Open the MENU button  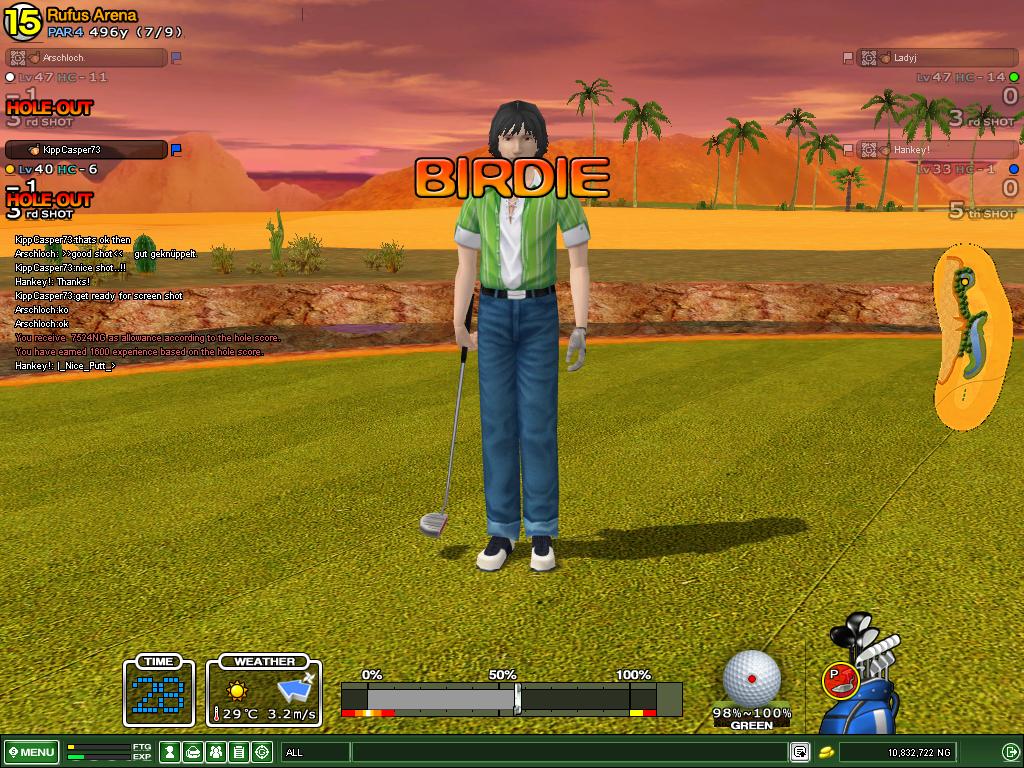31,752
